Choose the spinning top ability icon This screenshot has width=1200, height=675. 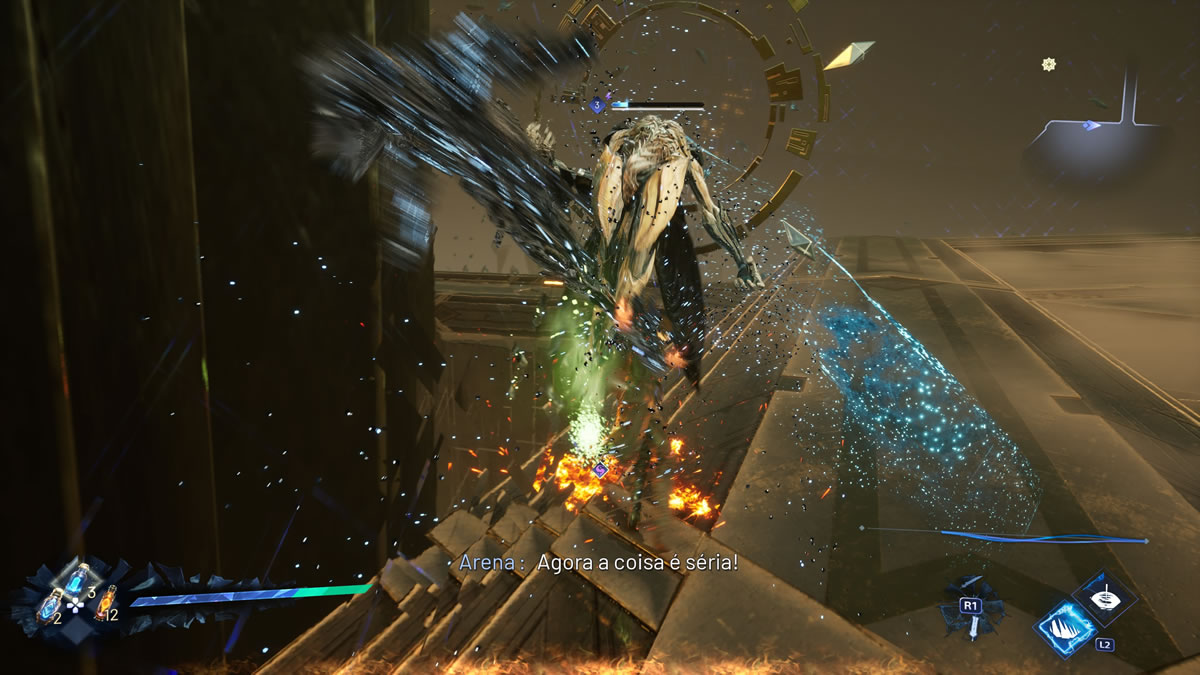[1104, 597]
